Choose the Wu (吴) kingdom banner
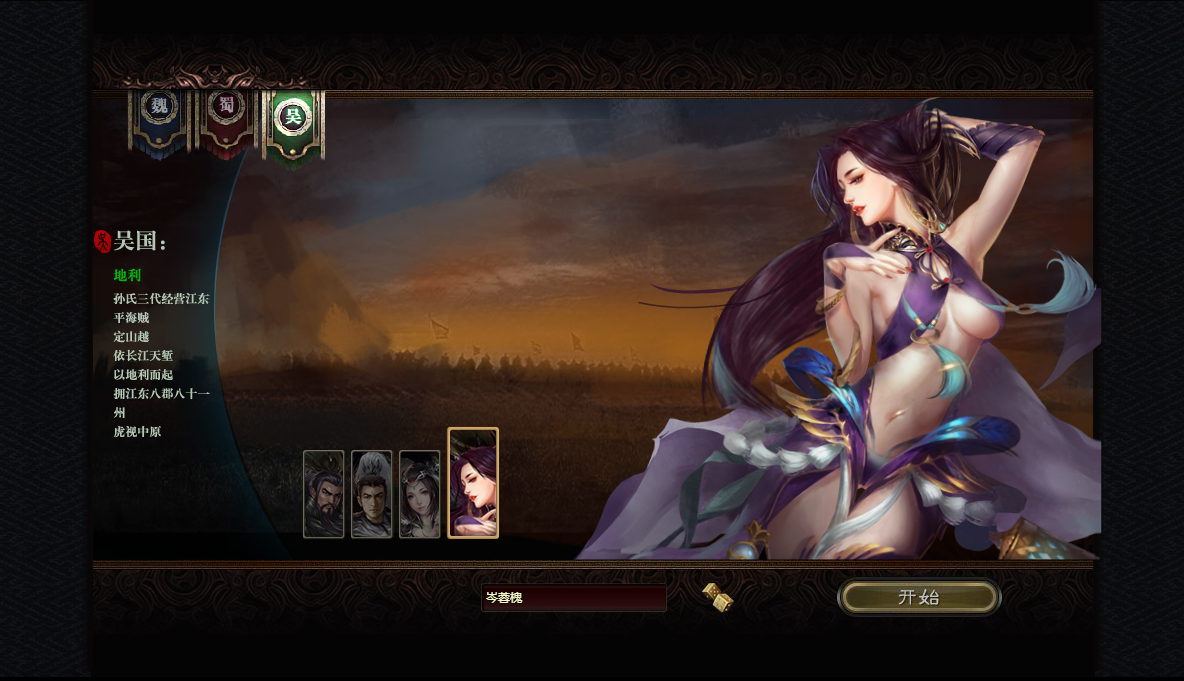The width and height of the screenshot is (1184, 681). coord(293,118)
